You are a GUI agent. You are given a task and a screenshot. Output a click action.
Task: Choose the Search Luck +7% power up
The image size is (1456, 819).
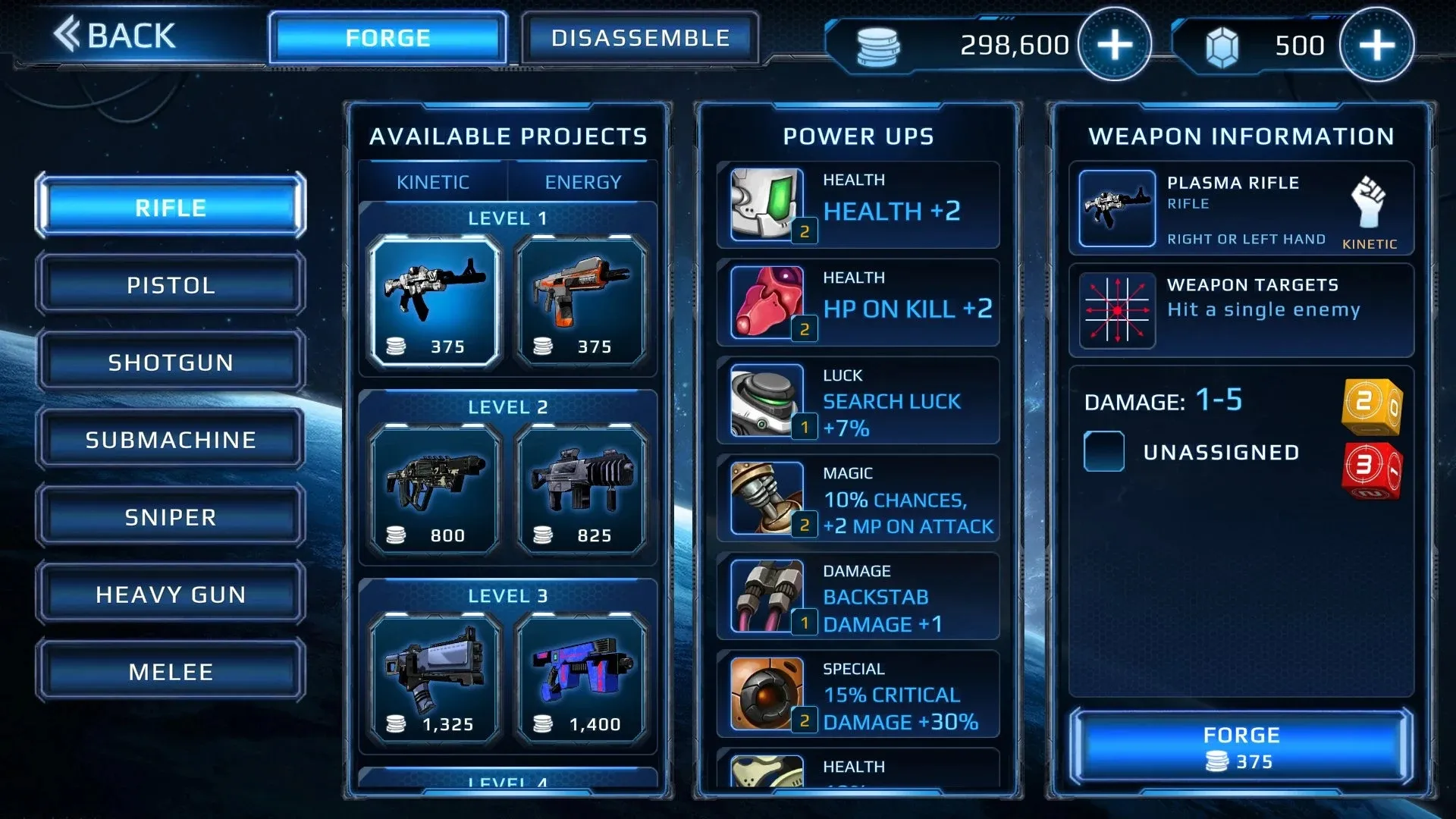(x=858, y=400)
